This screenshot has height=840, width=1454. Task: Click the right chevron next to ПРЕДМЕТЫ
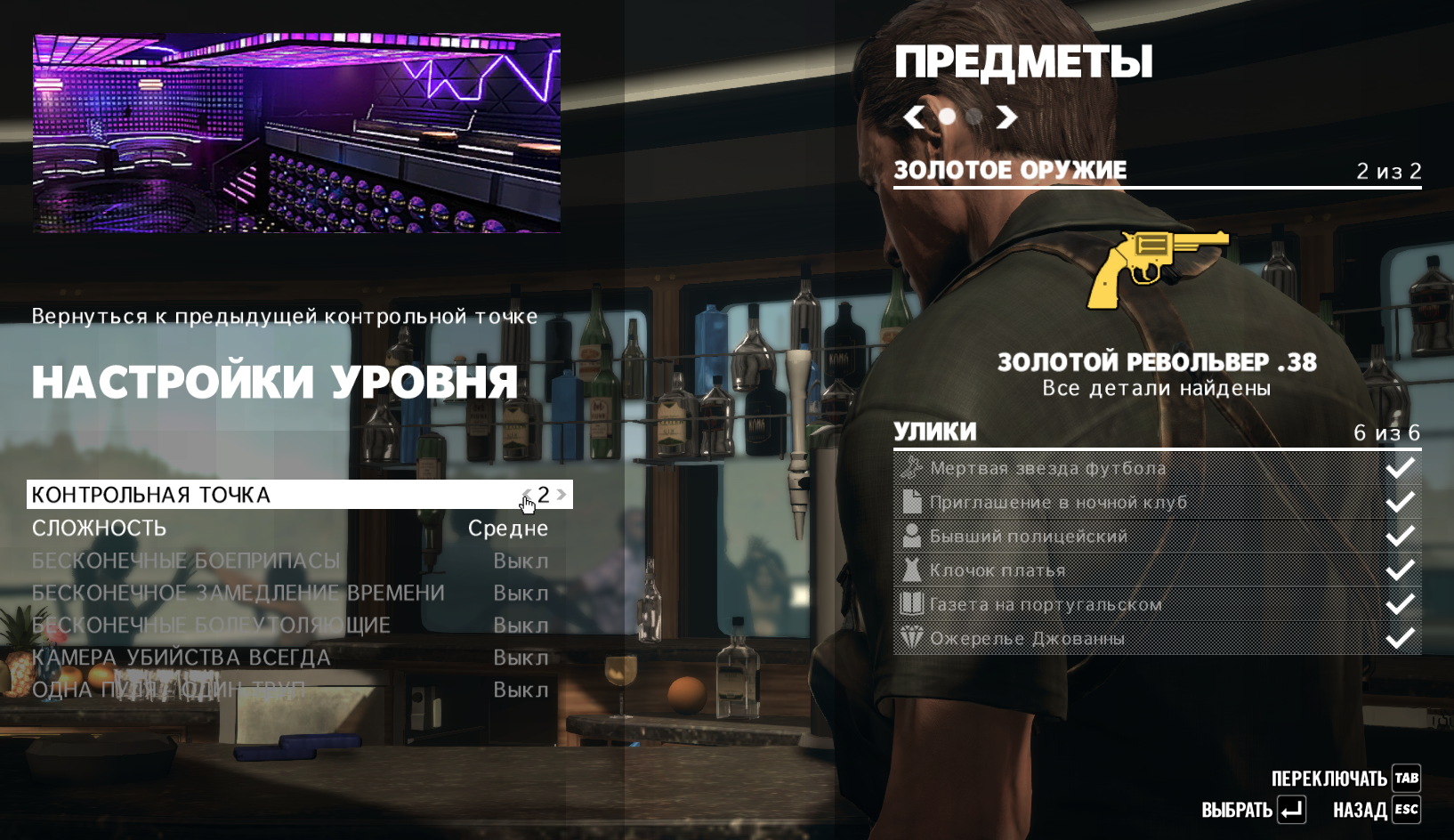(1006, 116)
